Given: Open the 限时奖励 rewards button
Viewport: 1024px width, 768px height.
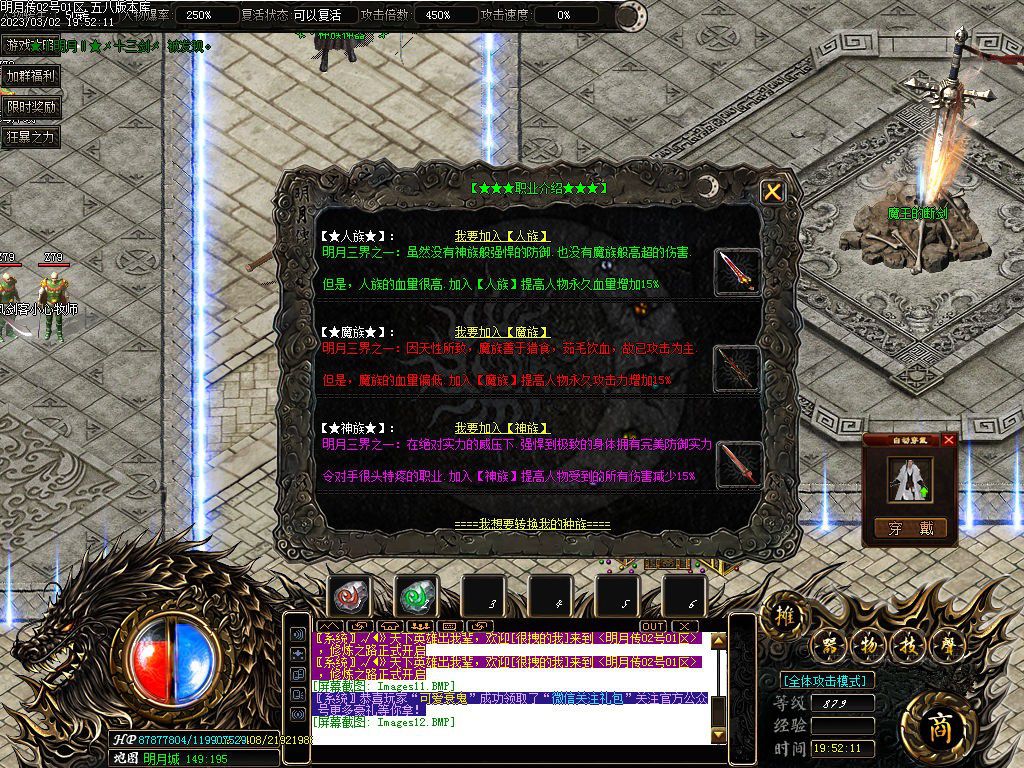Looking at the screenshot, I should [30, 106].
